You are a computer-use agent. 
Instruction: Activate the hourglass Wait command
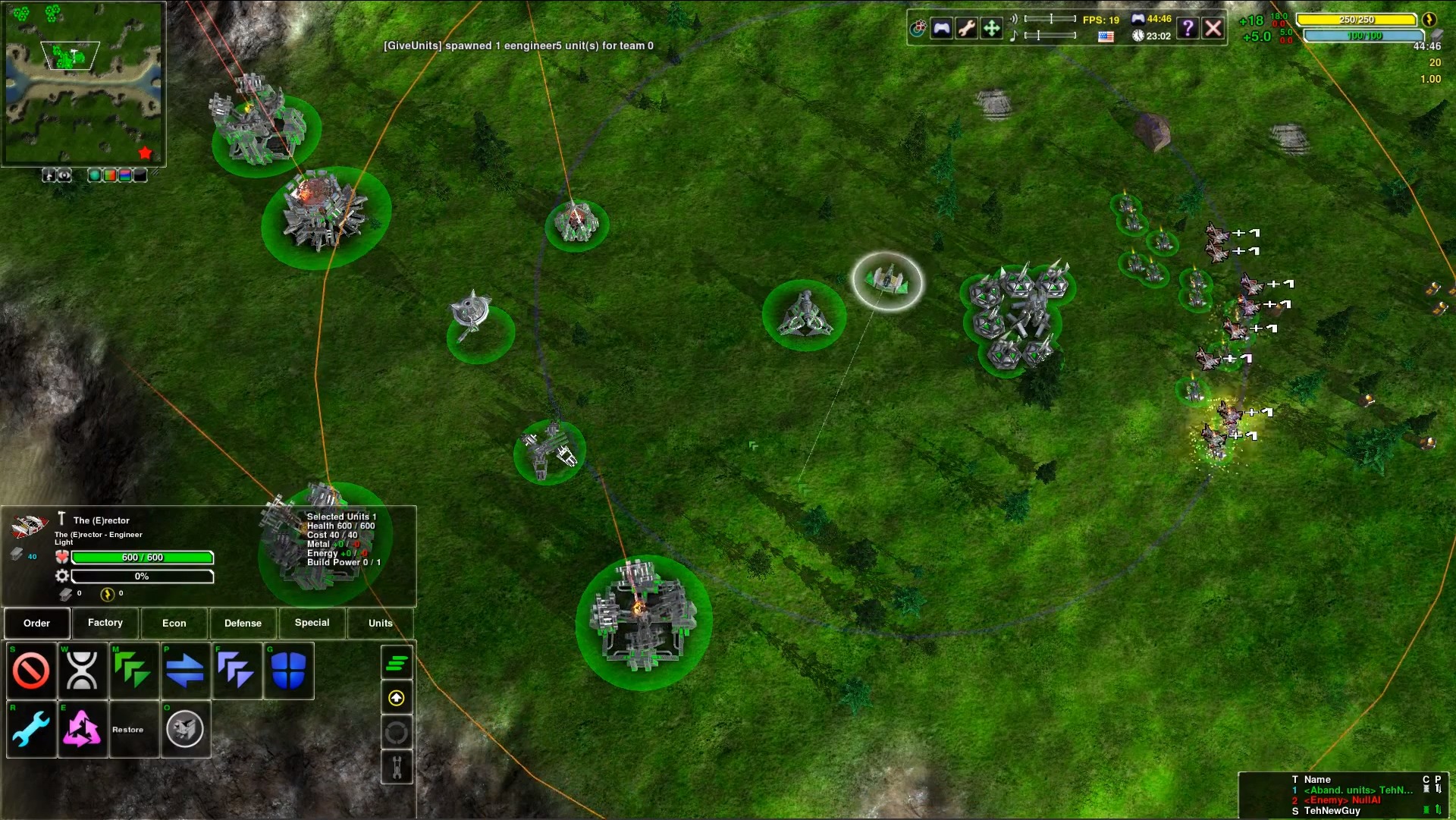pos(82,671)
